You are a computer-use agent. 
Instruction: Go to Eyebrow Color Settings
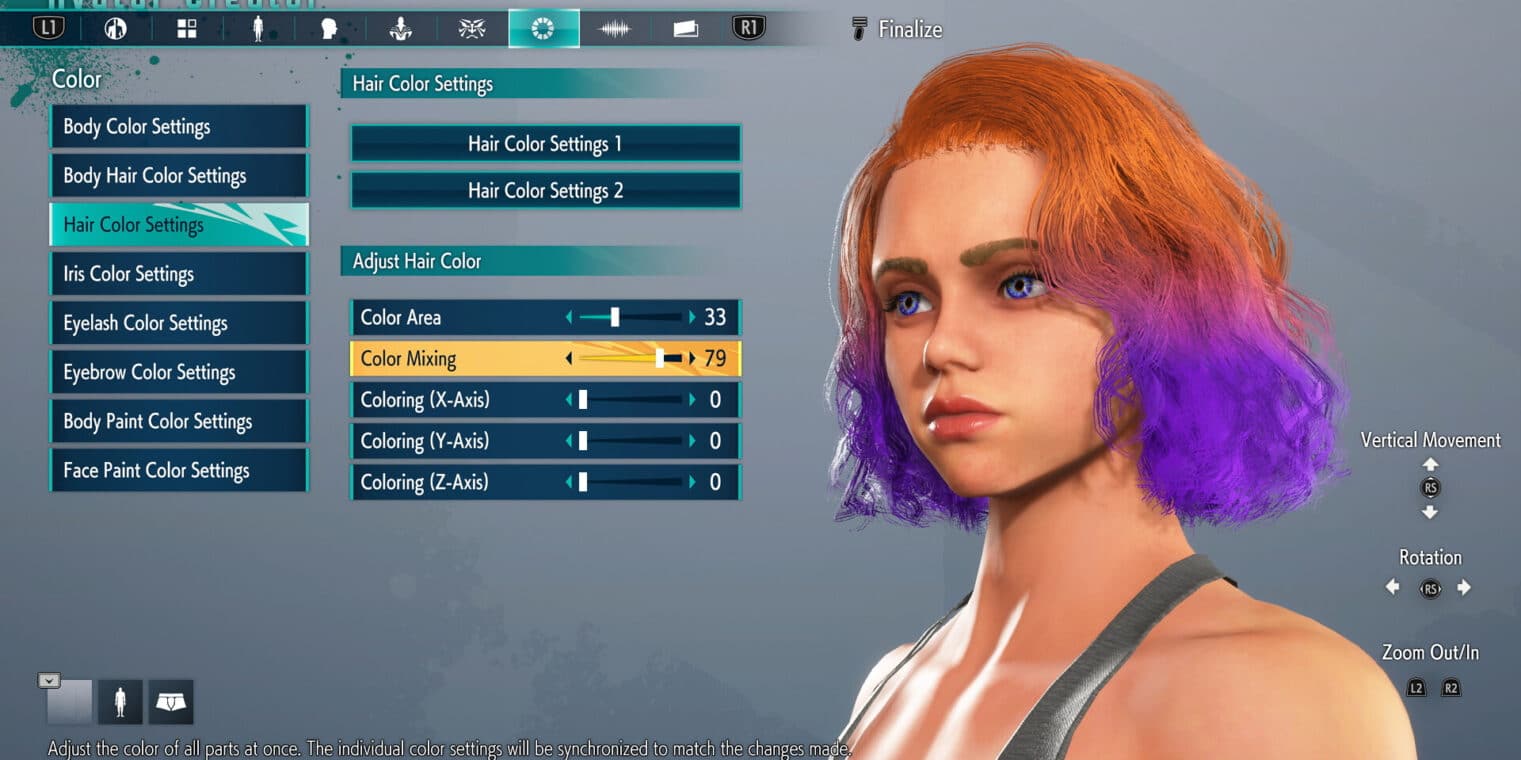click(179, 372)
